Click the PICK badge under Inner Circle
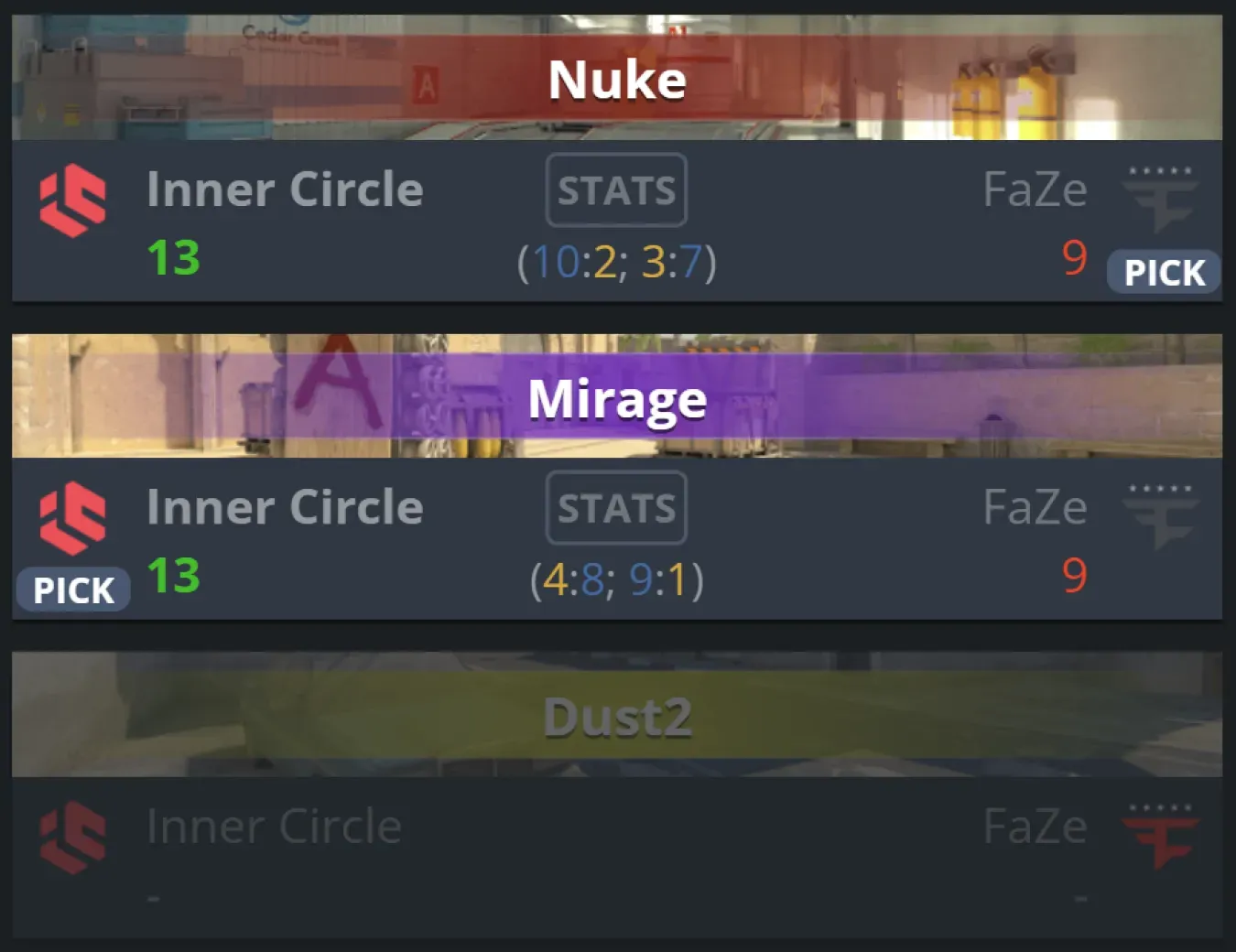This screenshot has width=1236, height=952. click(x=73, y=590)
